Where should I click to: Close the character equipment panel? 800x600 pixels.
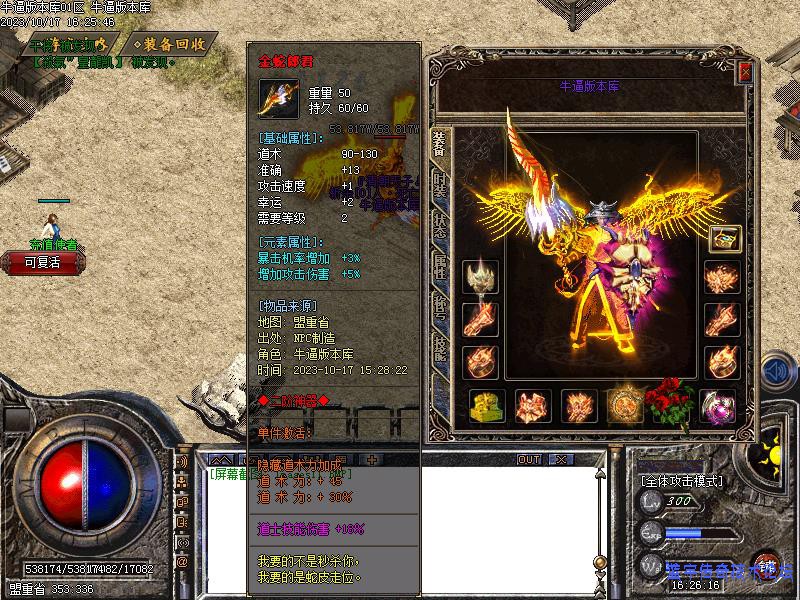(745, 72)
